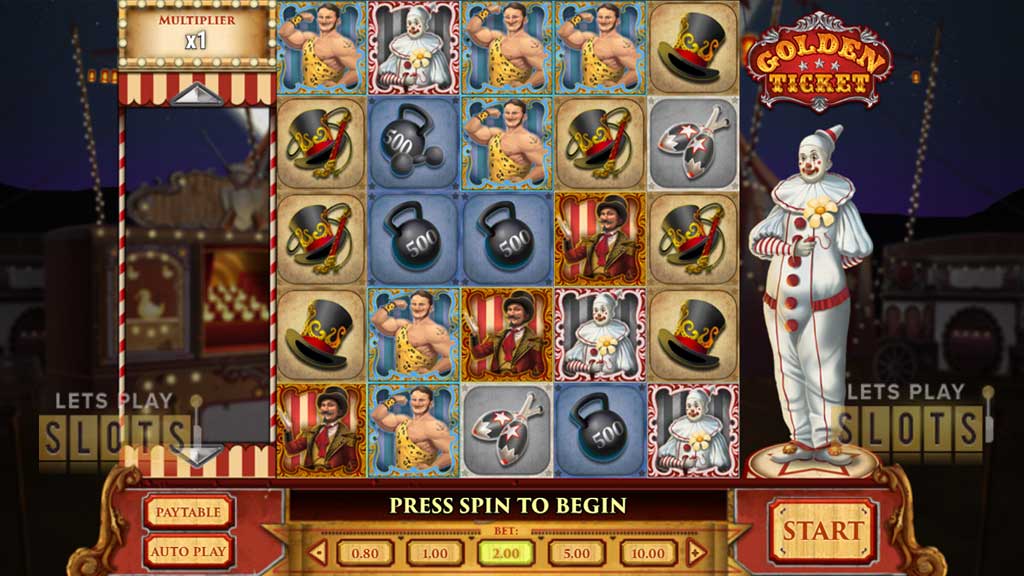The width and height of the screenshot is (1024, 576).
Task: Choose the 1.00 bet amount
Action: pos(435,553)
